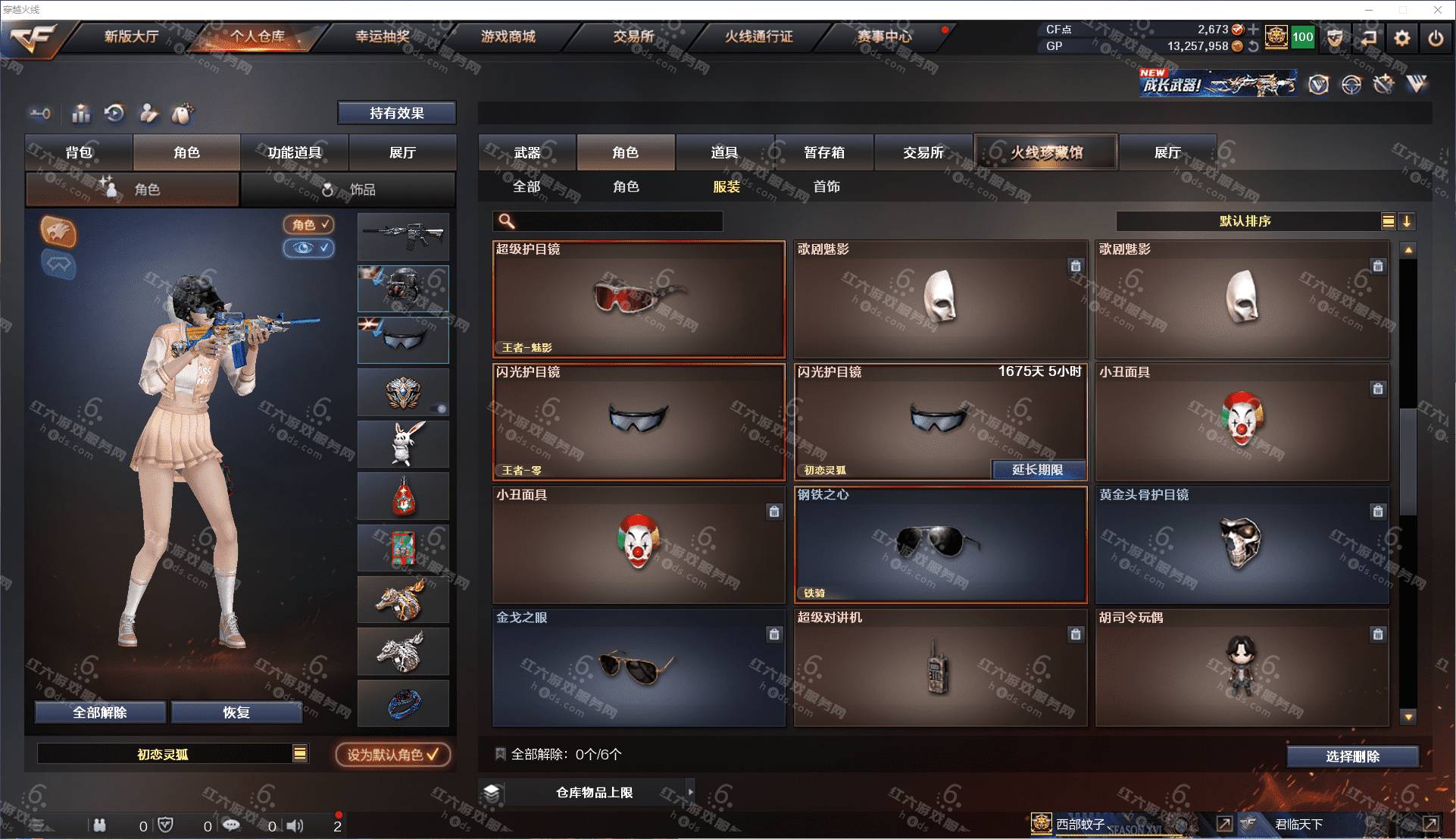This screenshot has width=1456, height=839.
Task: Switch to the 功能道具 tab
Action: [x=294, y=152]
